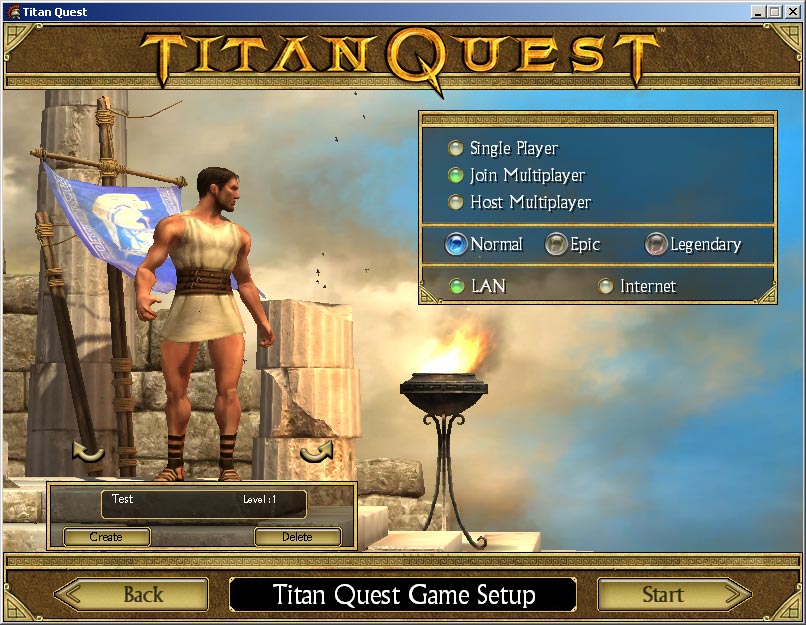This screenshot has width=806, height=625.
Task: Select LAN connection type
Action: point(457,287)
